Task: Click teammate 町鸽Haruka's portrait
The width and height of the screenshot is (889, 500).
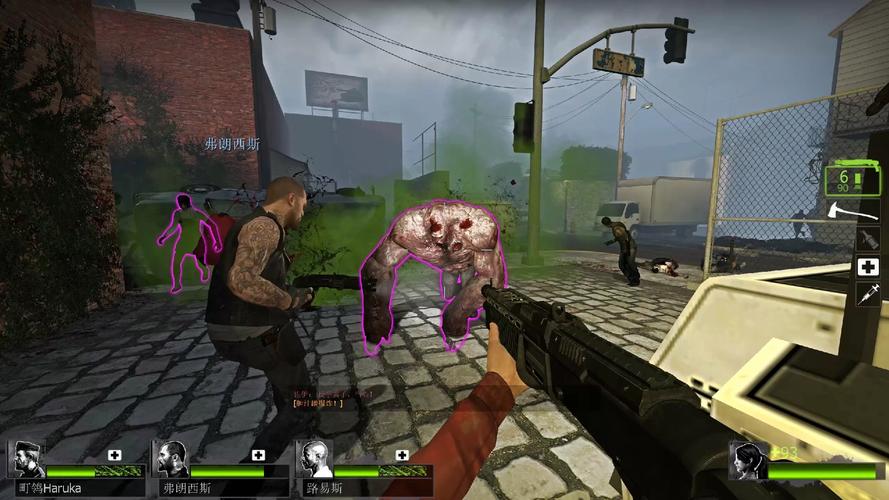Action: point(25,458)
